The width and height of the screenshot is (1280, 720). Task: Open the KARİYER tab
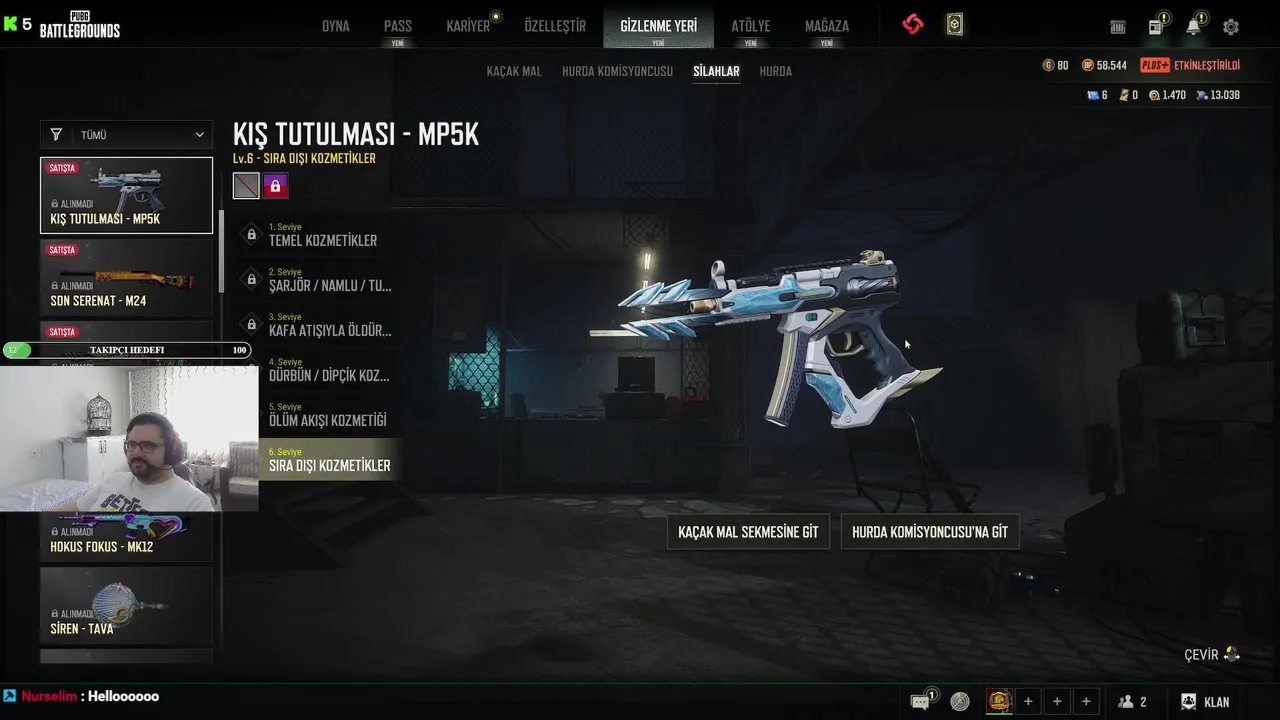[468, 26]
